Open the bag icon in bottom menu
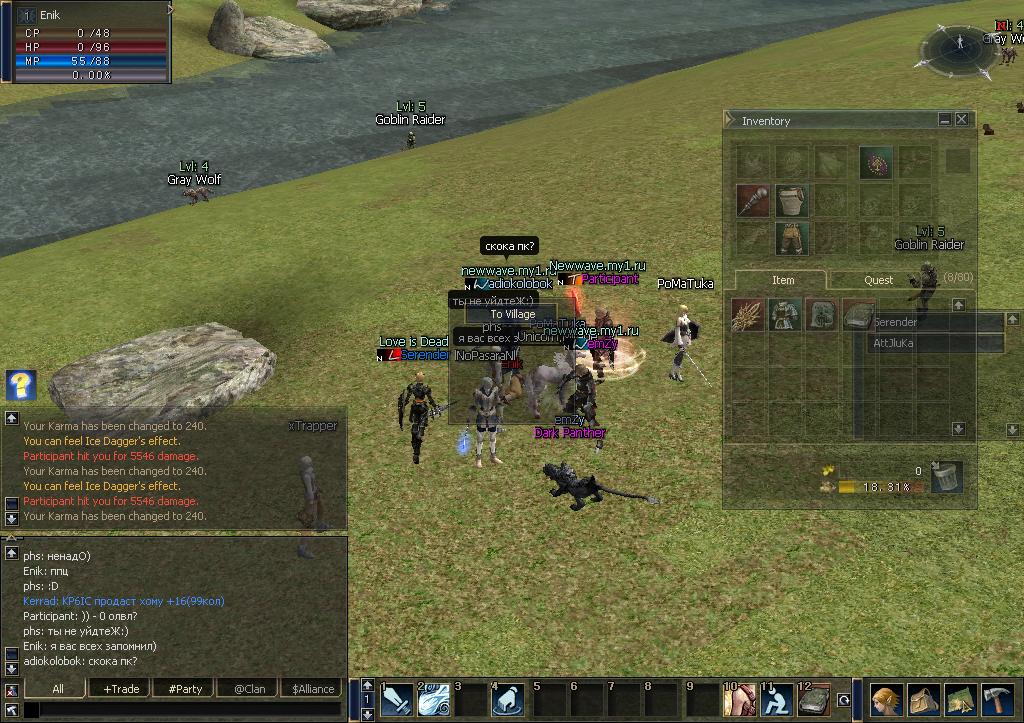Image resolution: width=1024 pixels, height=723 pixels. [924, 699]
